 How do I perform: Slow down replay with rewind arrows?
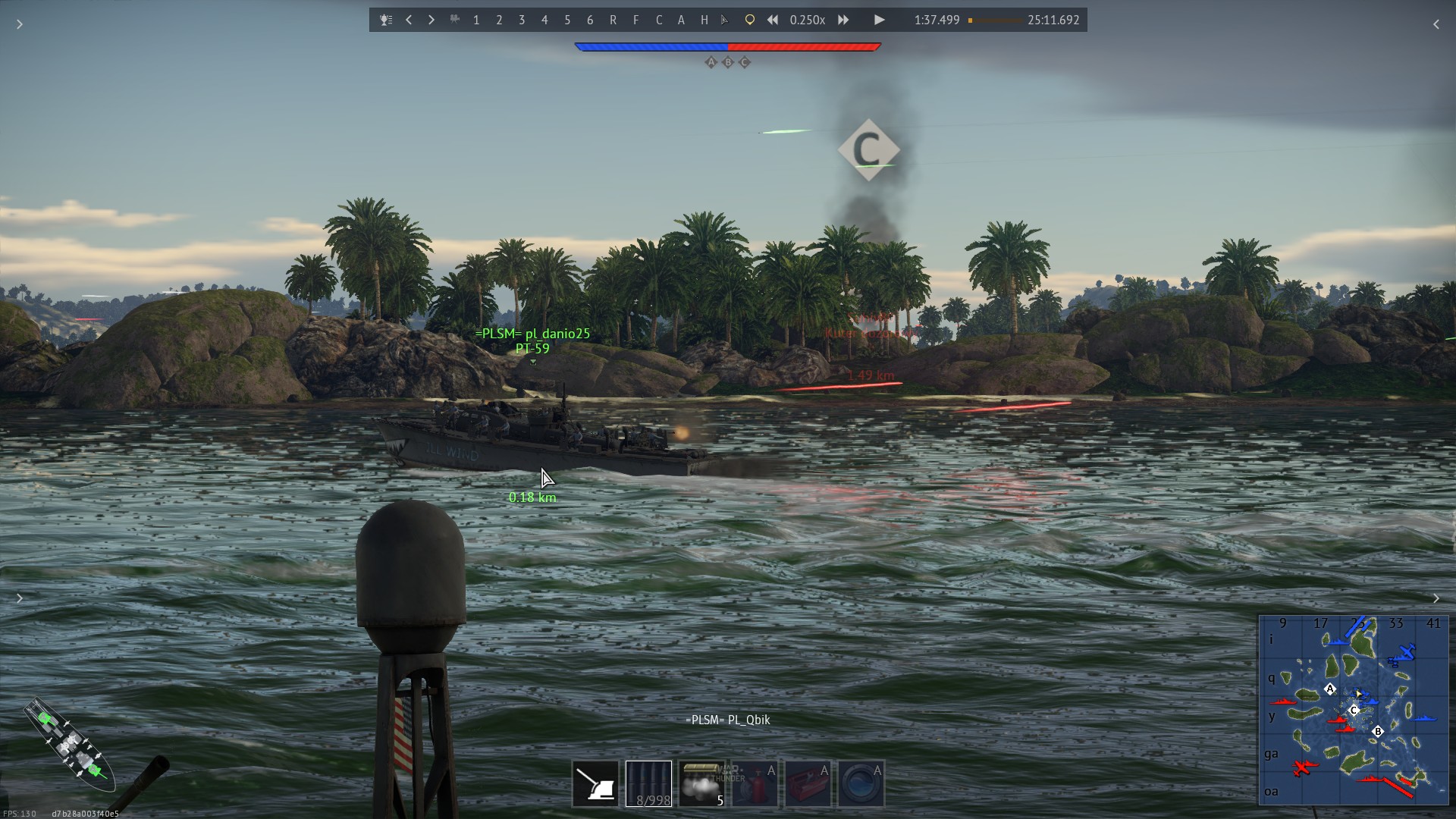pos(772,20)
